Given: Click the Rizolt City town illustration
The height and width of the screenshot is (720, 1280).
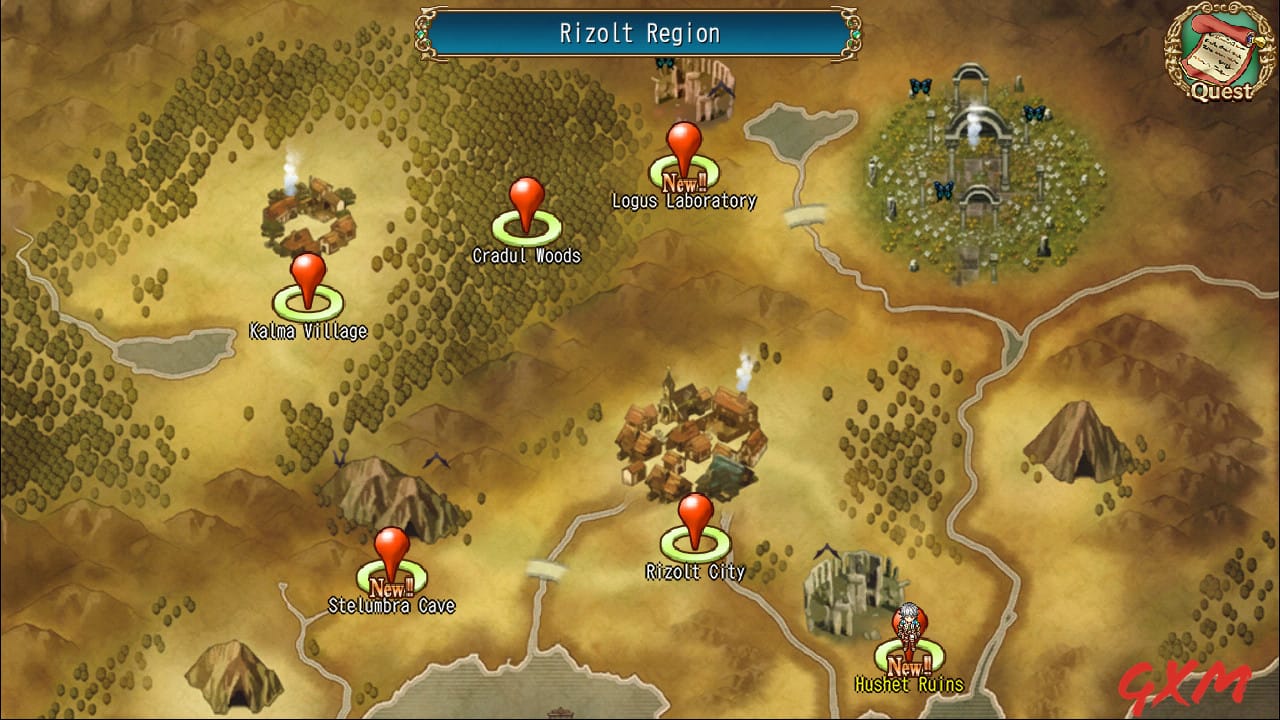Looking at the screenshot, I should click(690, 430).
